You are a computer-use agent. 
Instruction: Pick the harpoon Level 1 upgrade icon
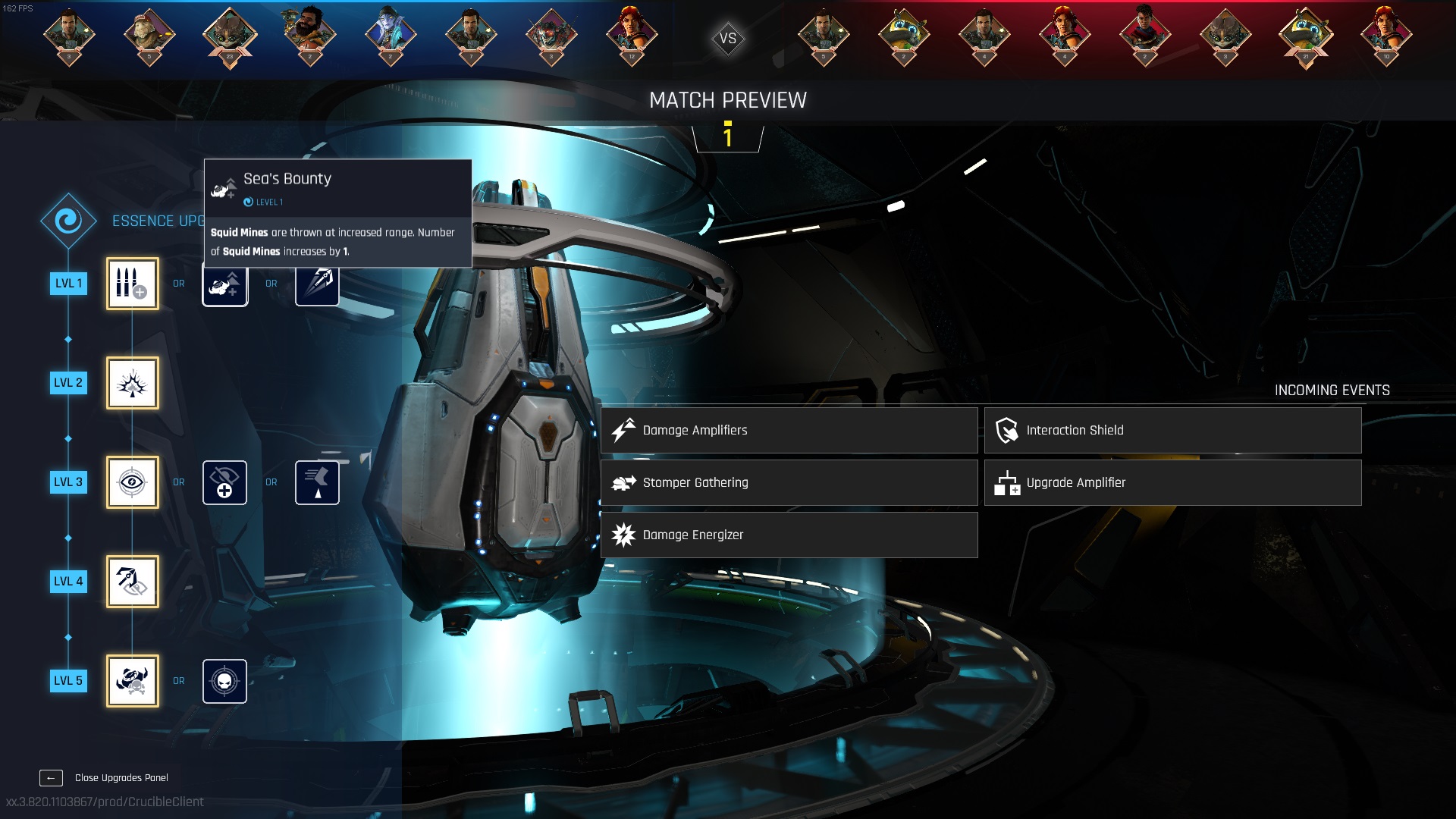[x=317, y=287]
